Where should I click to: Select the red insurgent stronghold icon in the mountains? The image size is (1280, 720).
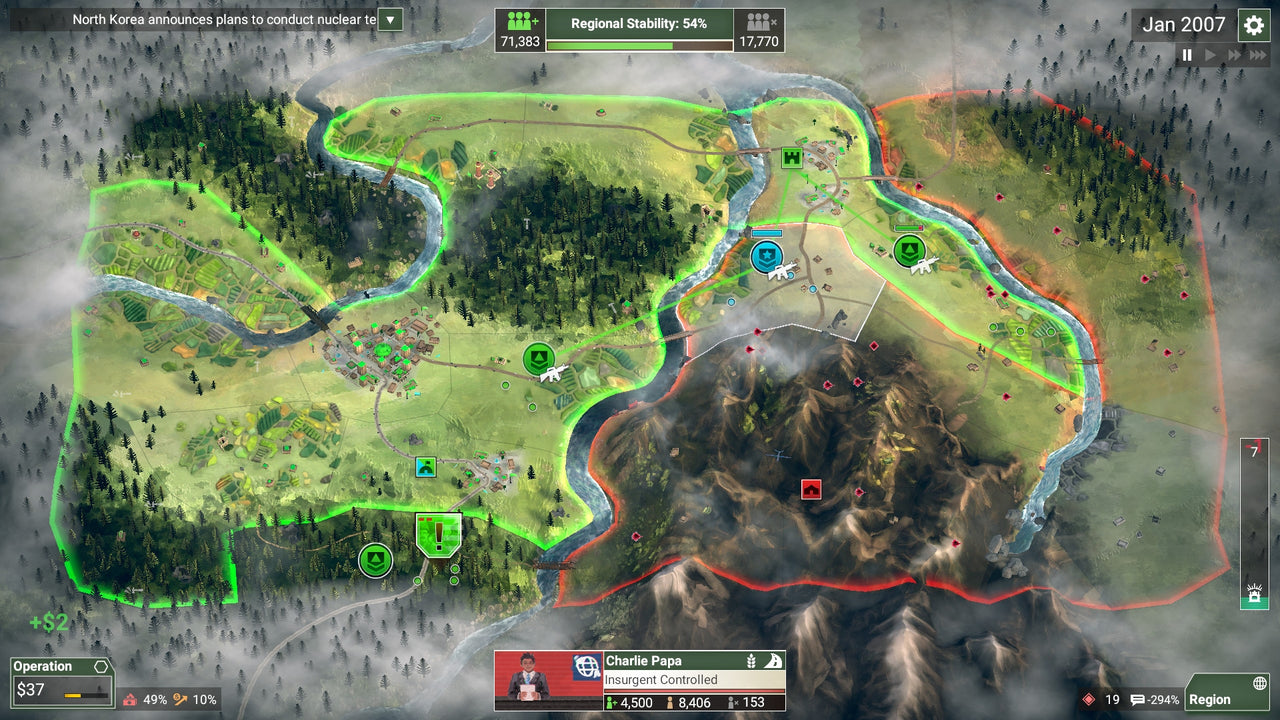tap(809, 489)
